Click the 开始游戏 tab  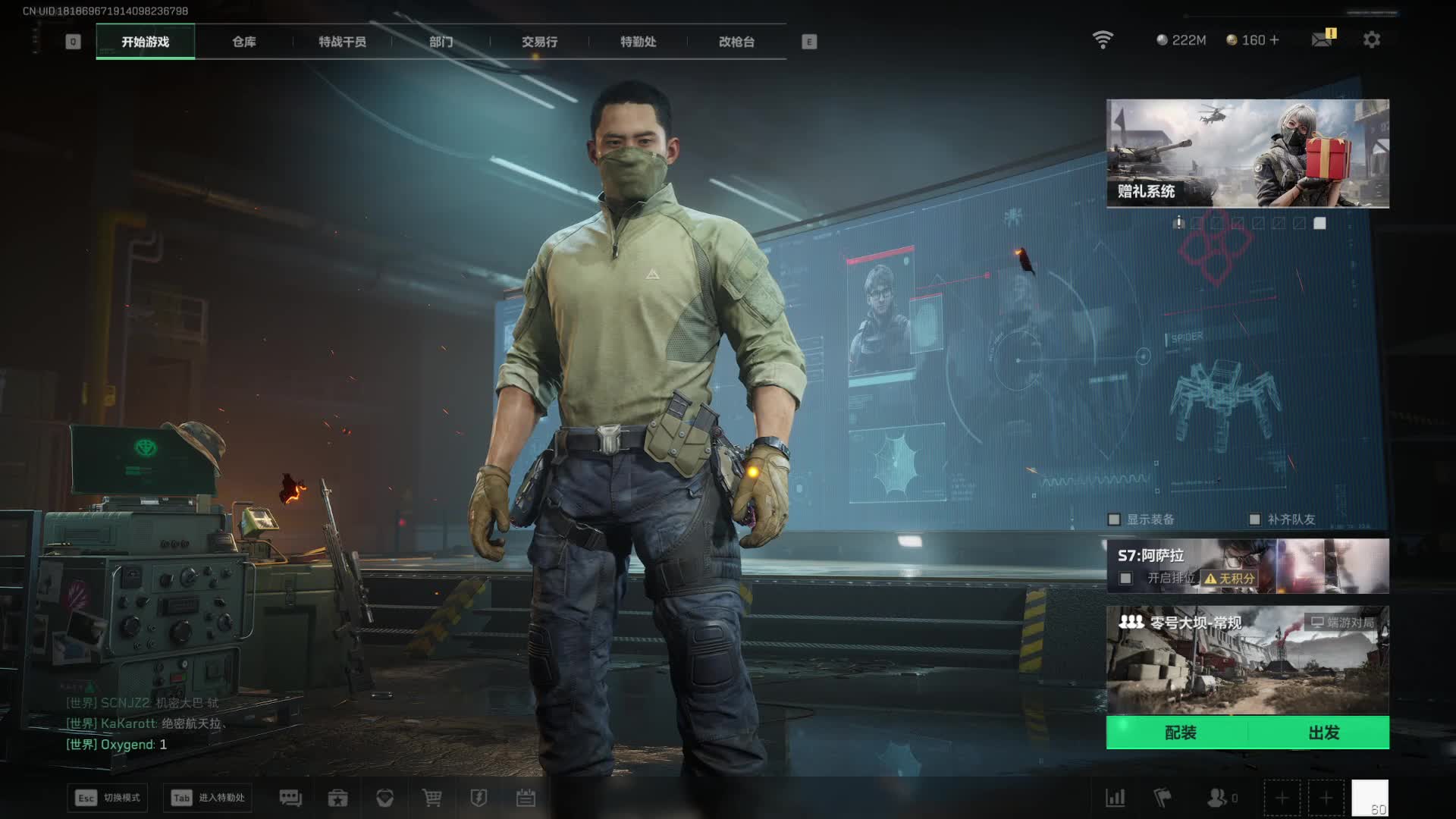tap(145, 42)
